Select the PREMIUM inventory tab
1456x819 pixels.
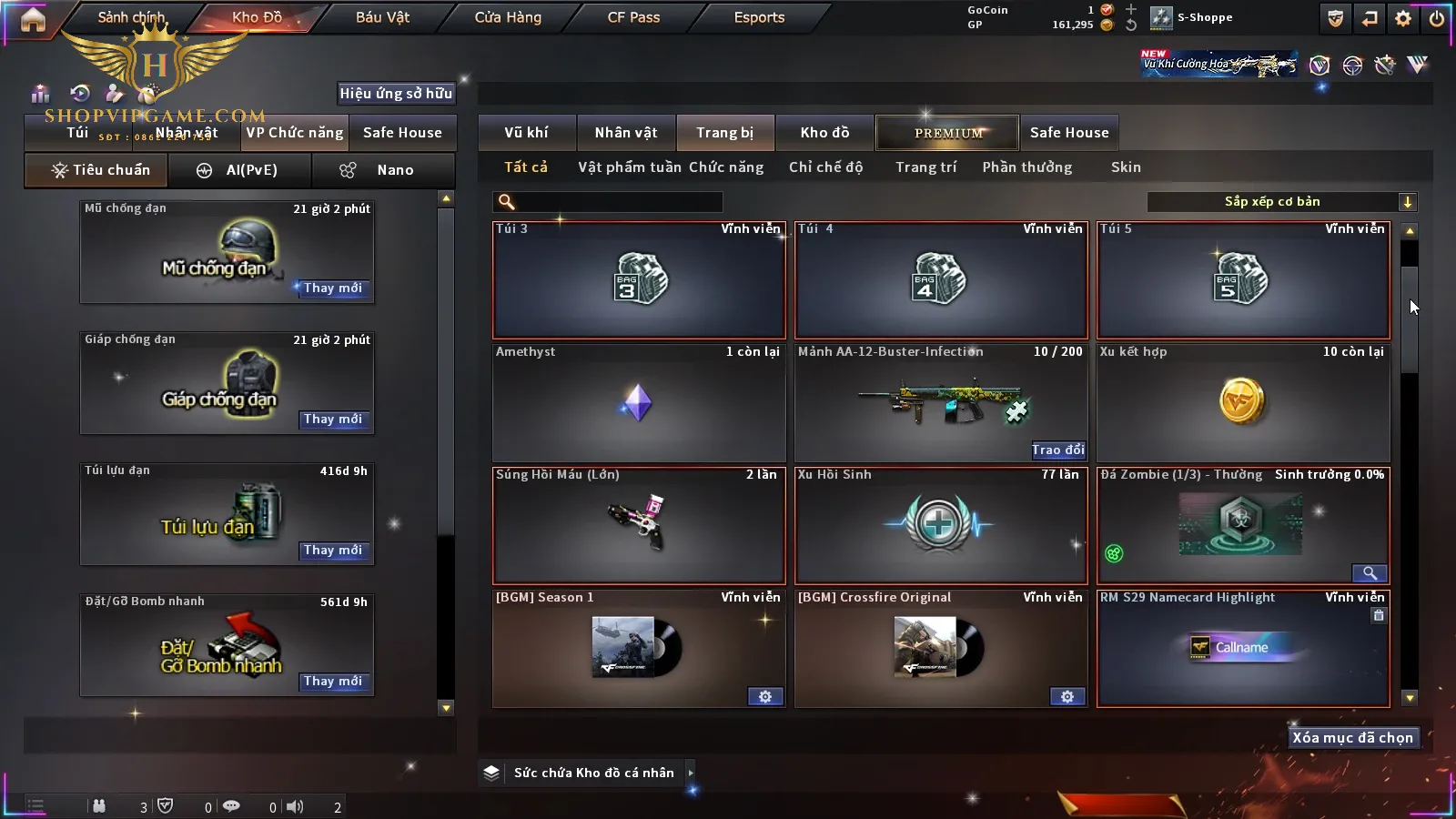[x=948, y=133]
